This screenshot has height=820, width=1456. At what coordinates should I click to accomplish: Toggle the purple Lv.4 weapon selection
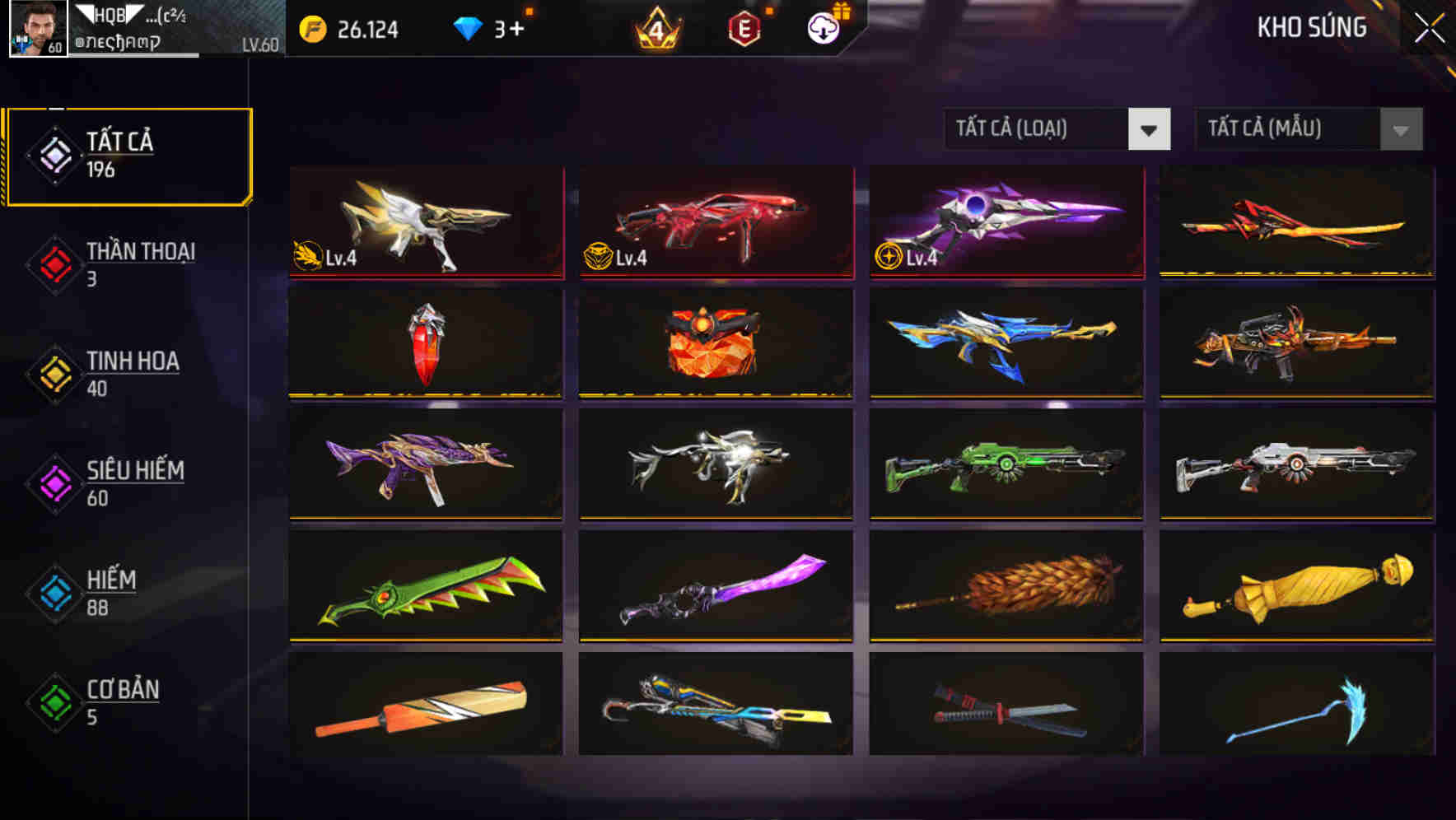[x=1005, y=222]
